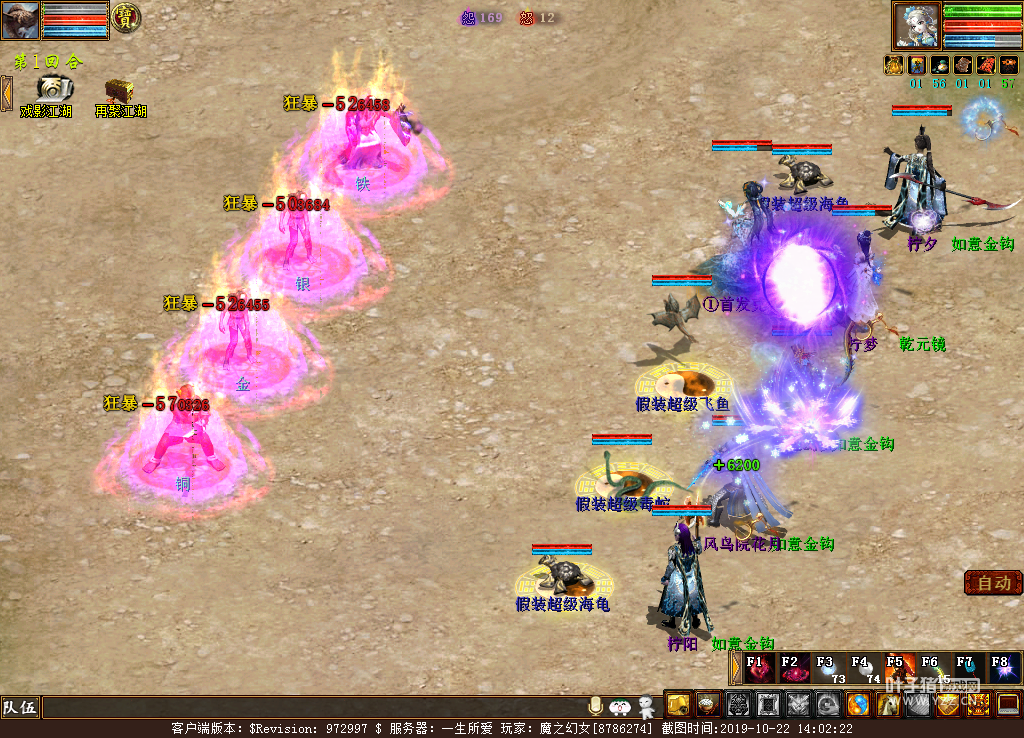Image resolution: width=1024 pixels, height=738 pixels.
Task: Use the F4 hotkey item slot
Action: coord(865,667)
